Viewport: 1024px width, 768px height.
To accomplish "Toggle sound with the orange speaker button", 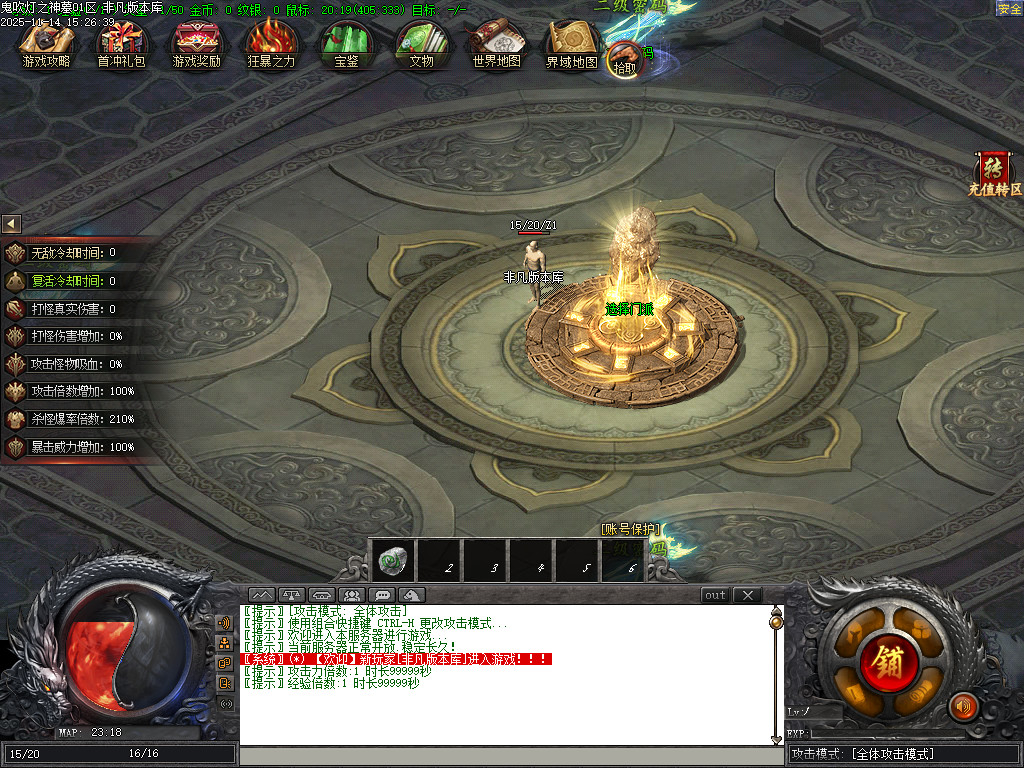I will pos(963,706).
